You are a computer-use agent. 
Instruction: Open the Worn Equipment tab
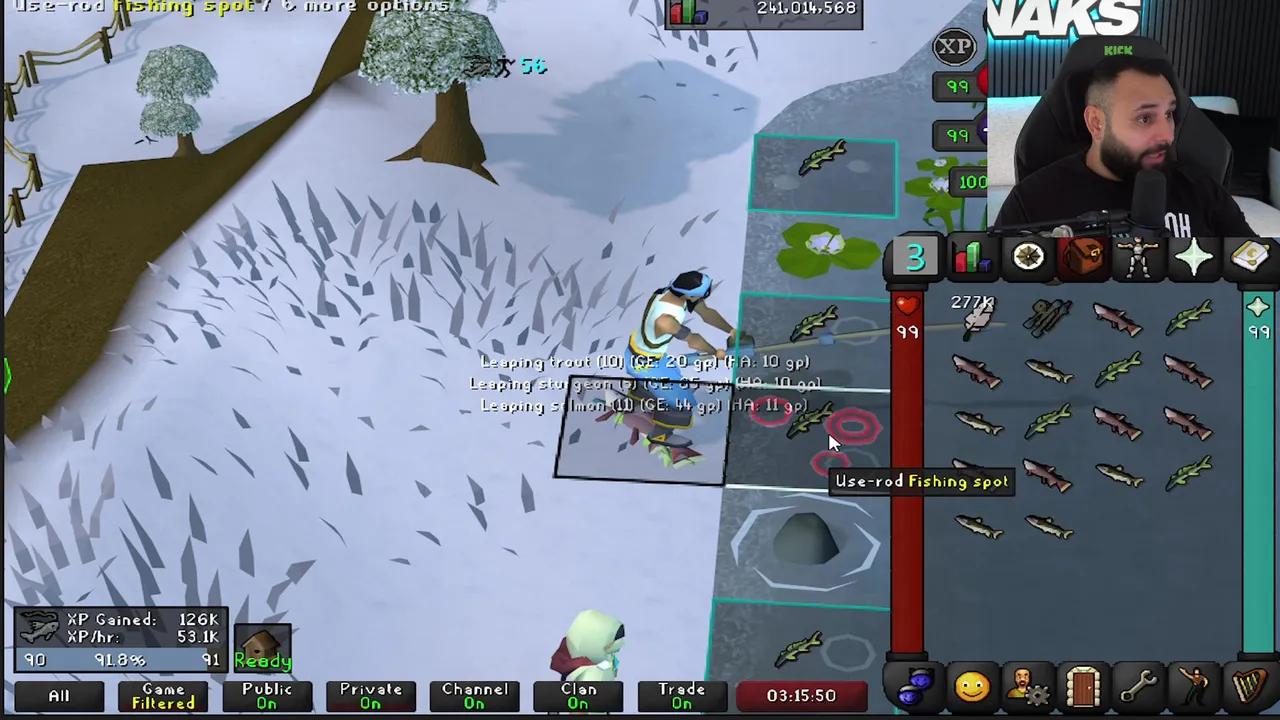click(1141, 258)
